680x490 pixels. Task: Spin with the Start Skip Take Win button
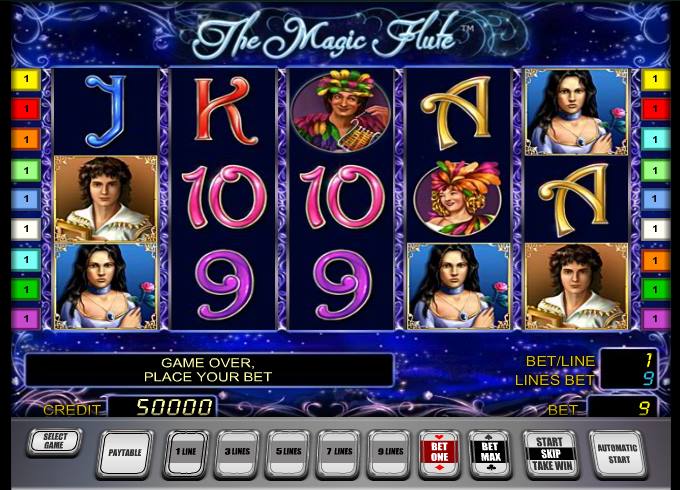pyautogui.click(x=550, y=452)
